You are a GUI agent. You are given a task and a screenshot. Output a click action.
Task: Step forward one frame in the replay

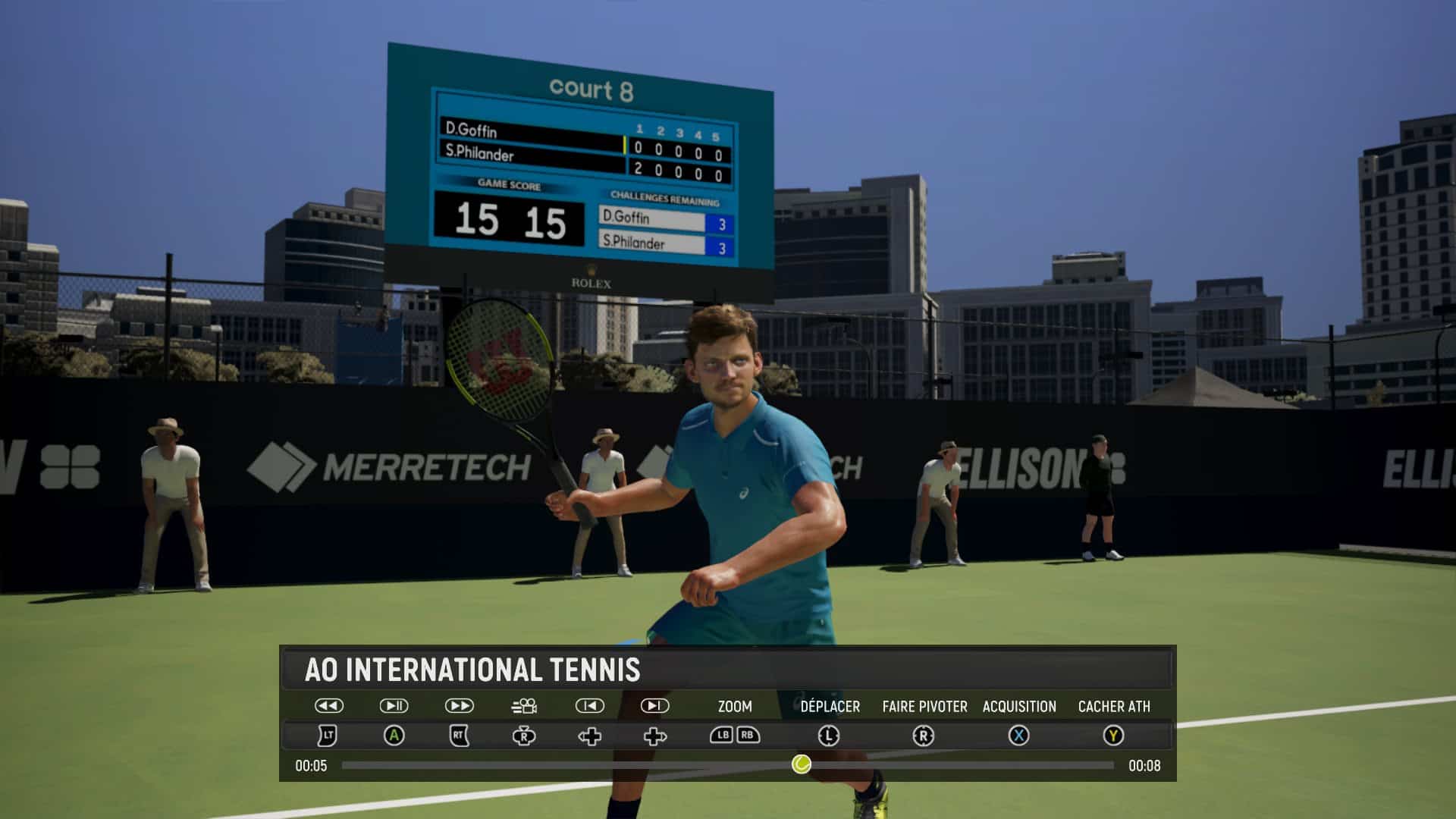[654, 706]
